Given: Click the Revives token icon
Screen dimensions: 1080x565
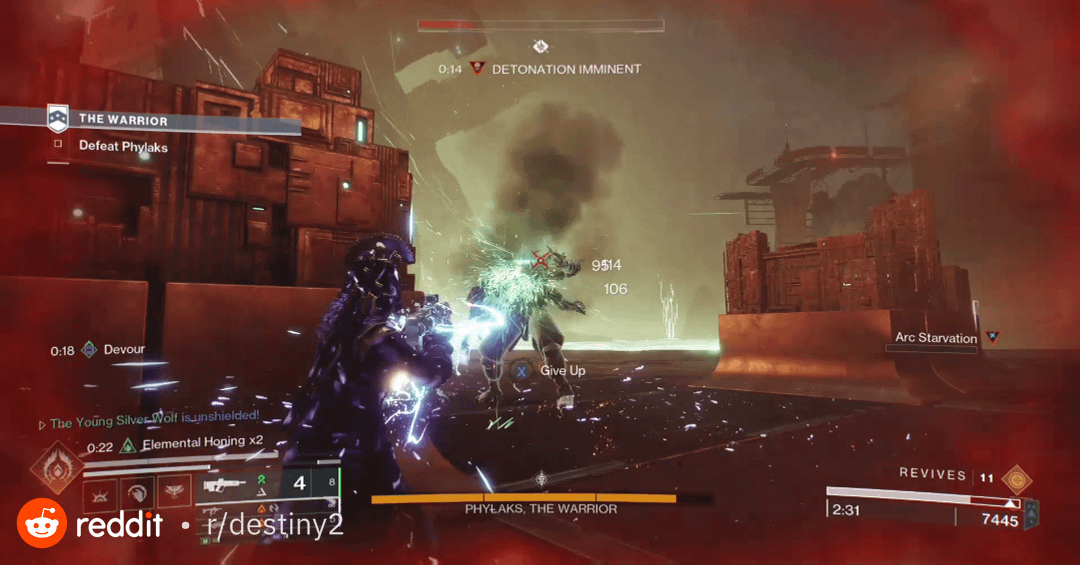Looking at the screenshot, I should tap(1016, 477).
